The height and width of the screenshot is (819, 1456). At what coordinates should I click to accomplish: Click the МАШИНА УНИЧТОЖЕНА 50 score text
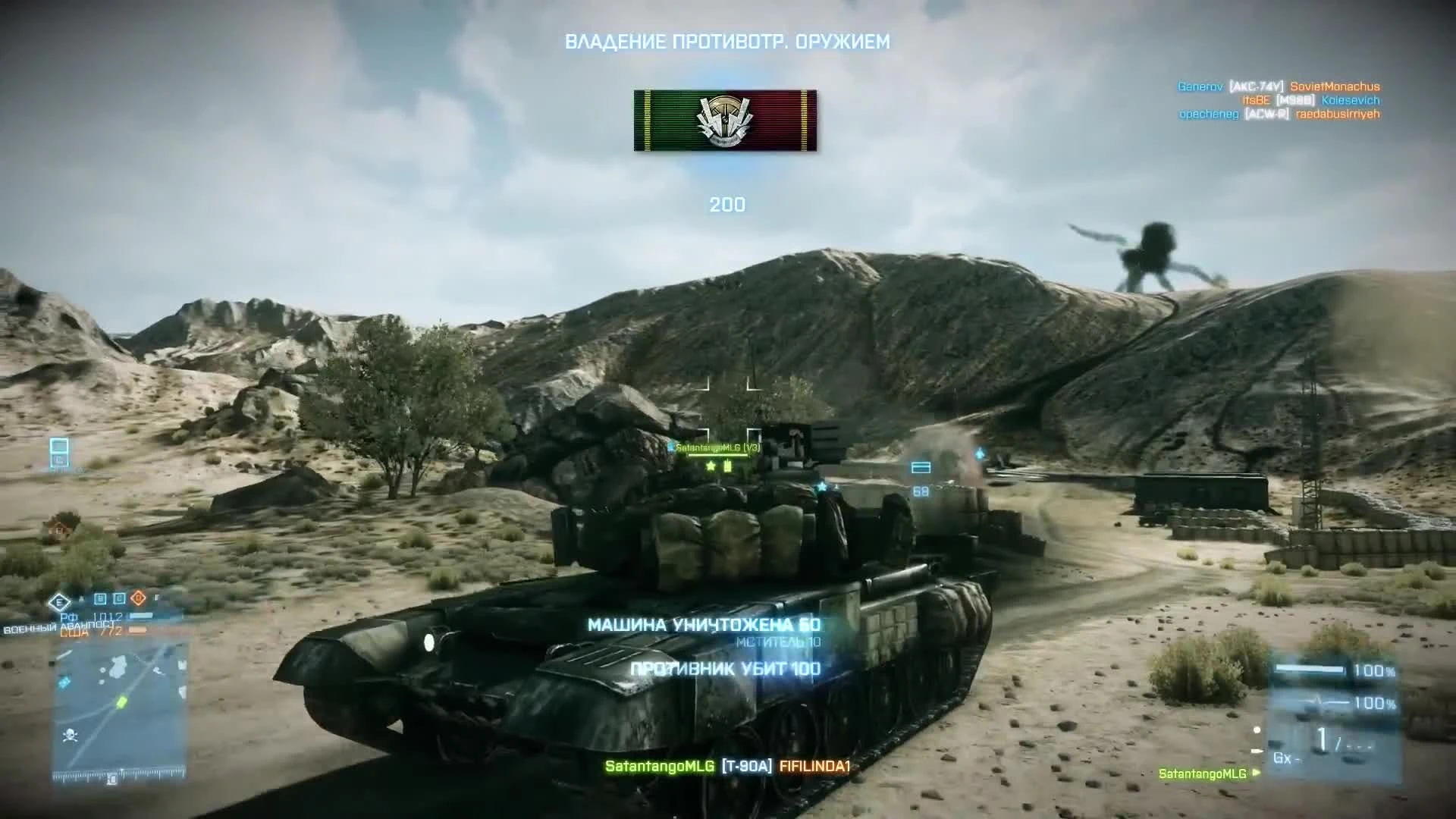coord(701,626)
